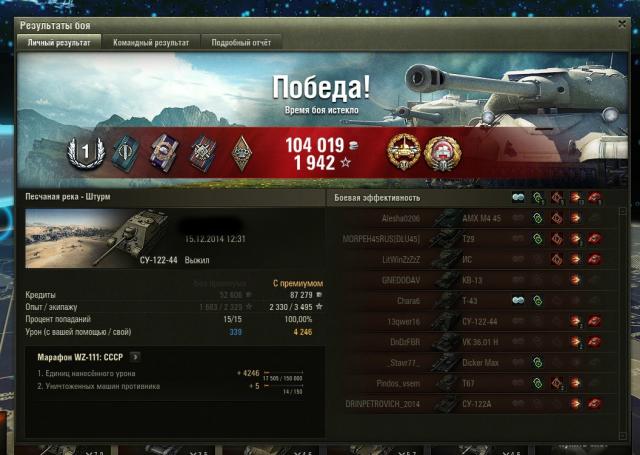Click the gold medal with red ribbon
Image resolution: width=640 pixels, height=455 pixels.
click(404, 152)
